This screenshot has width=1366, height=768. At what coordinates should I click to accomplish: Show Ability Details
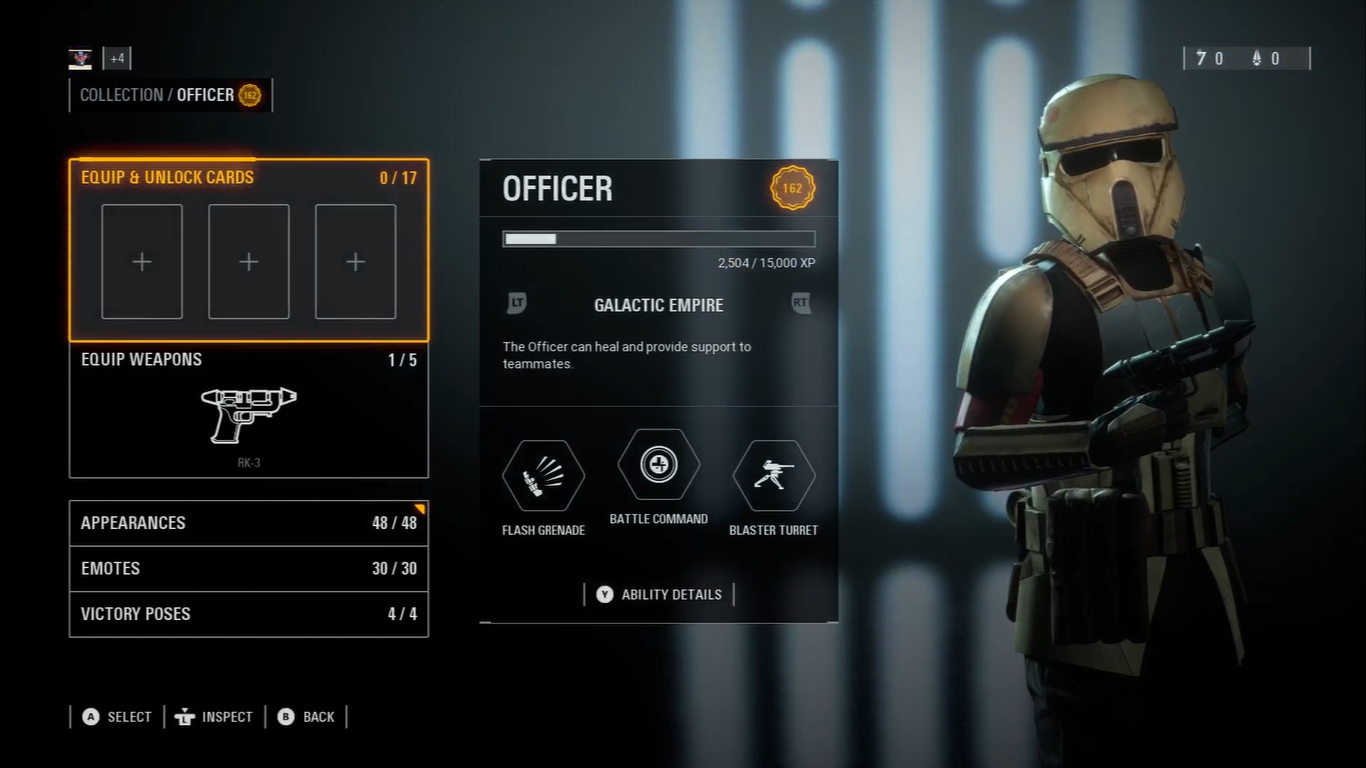pyautogui.click(x=660, y=594)
